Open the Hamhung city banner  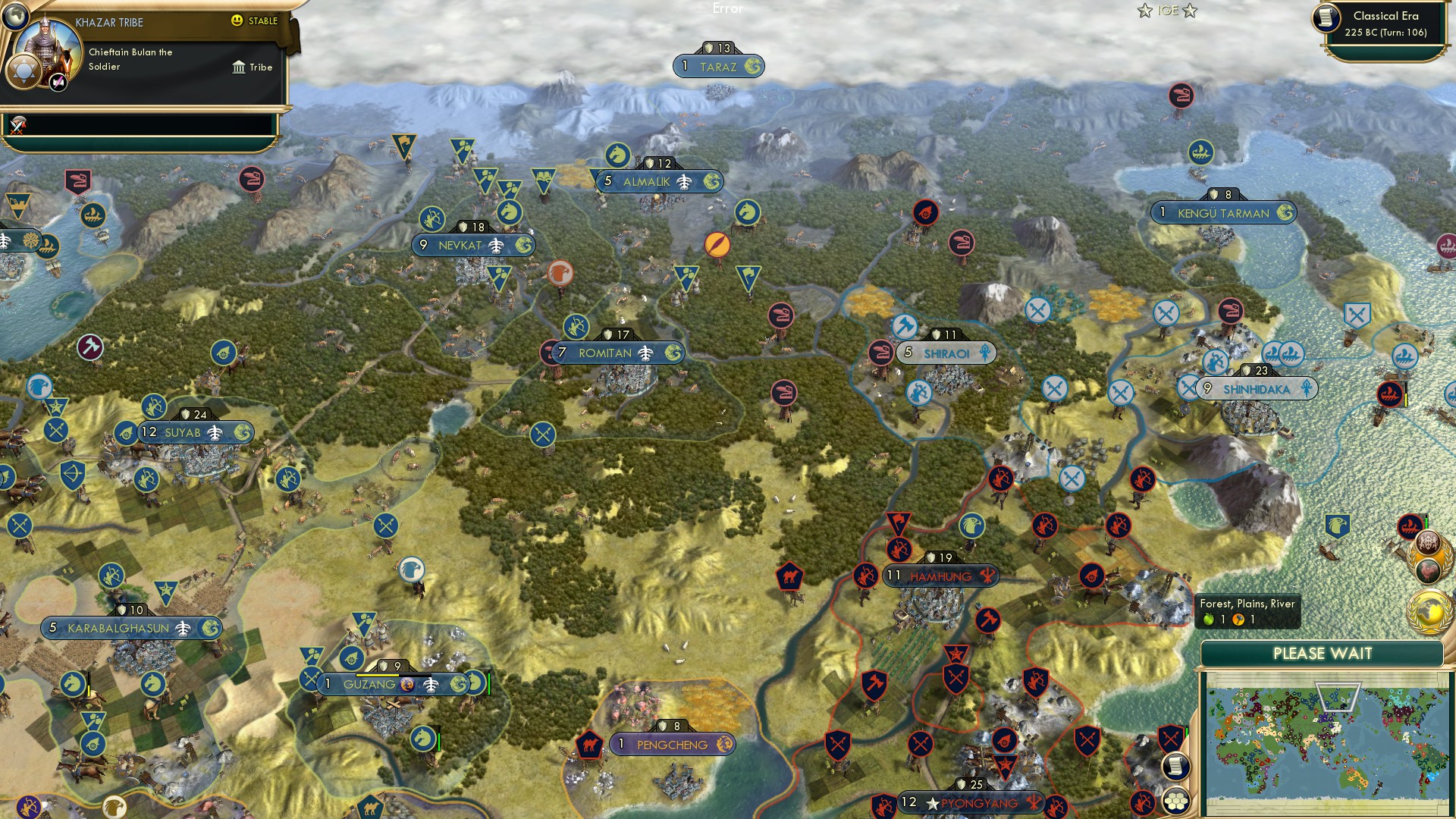(940, 576)
